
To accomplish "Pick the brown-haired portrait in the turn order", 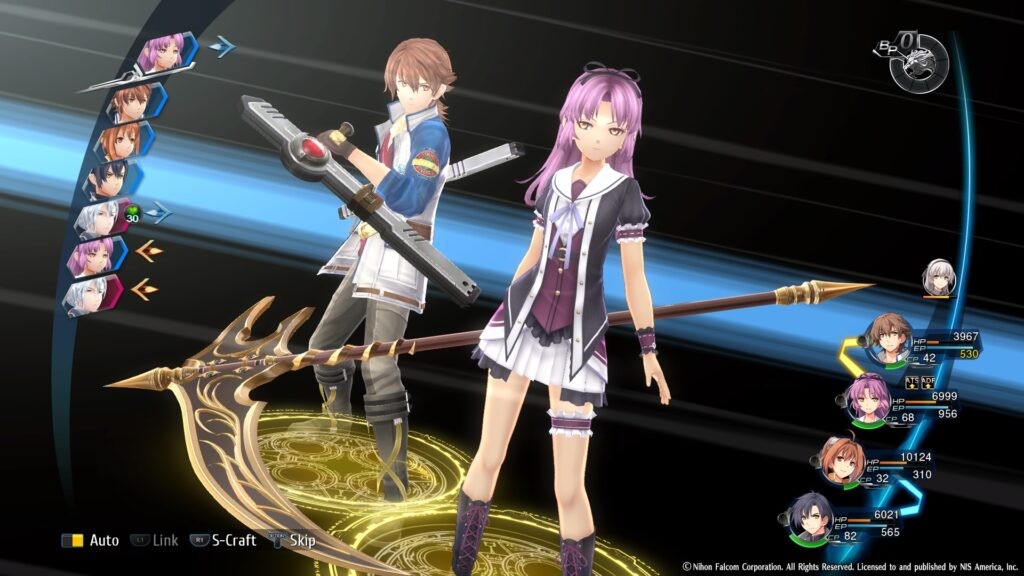I will 131,101.
